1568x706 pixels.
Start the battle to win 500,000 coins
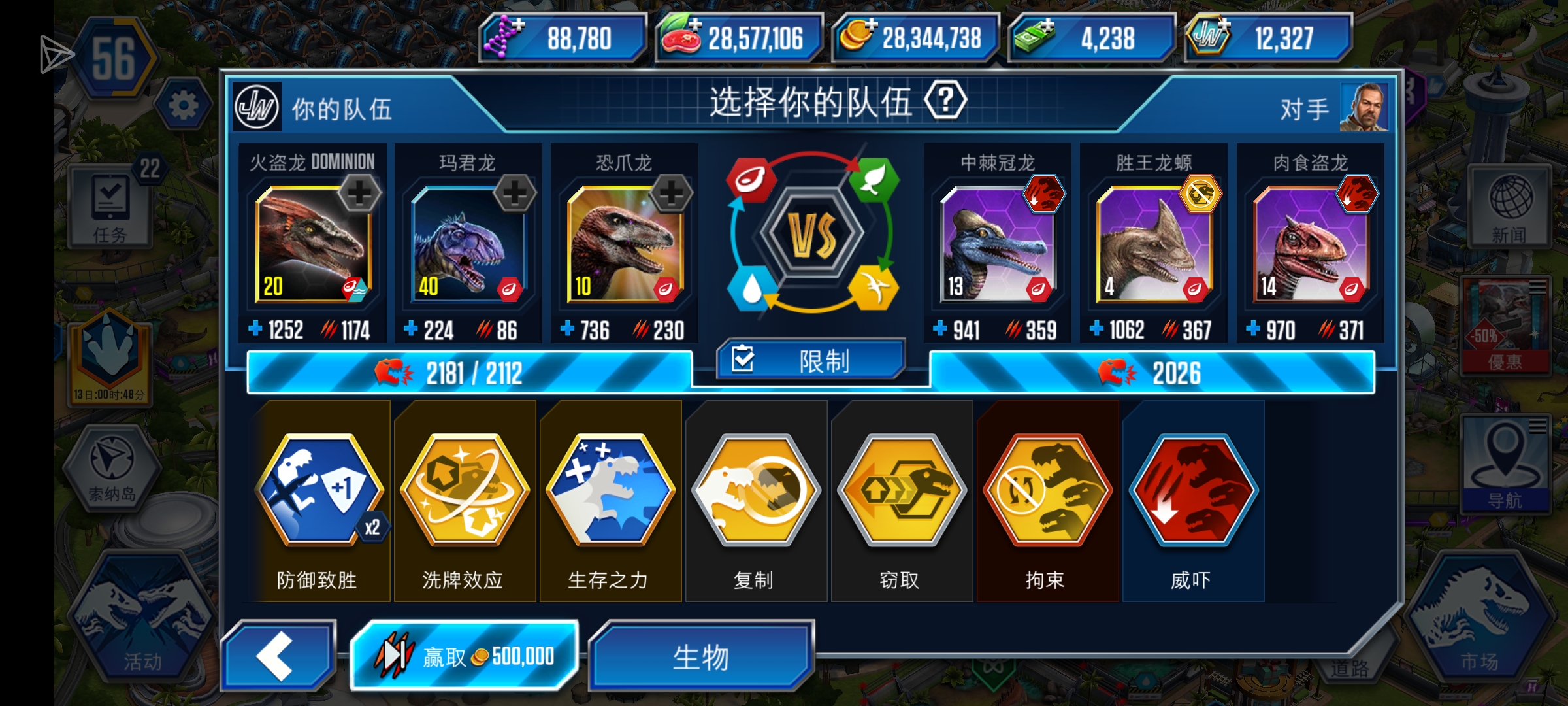[x=464, y=654]
